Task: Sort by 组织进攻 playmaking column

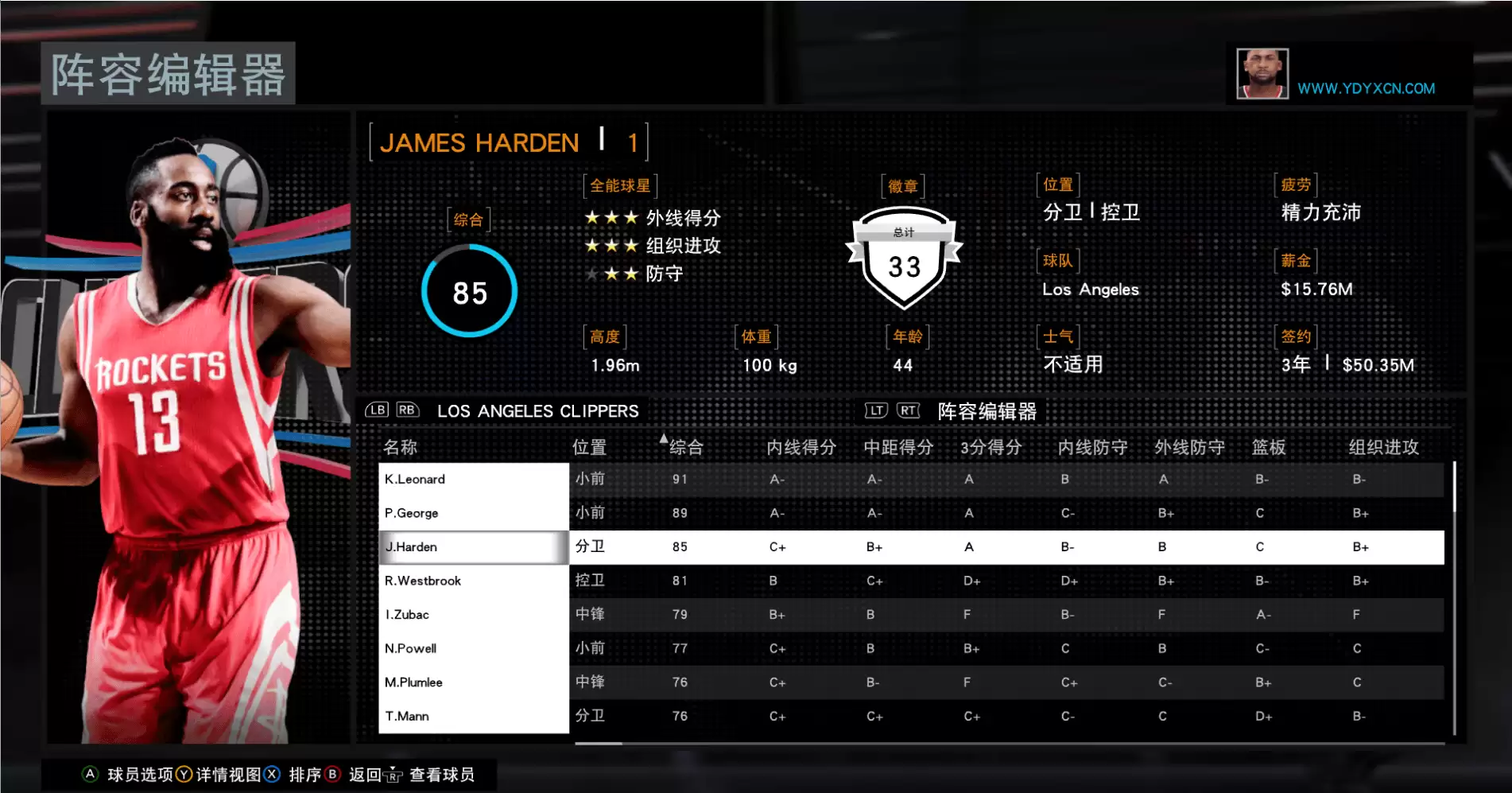Action: tap(1383, 447)
